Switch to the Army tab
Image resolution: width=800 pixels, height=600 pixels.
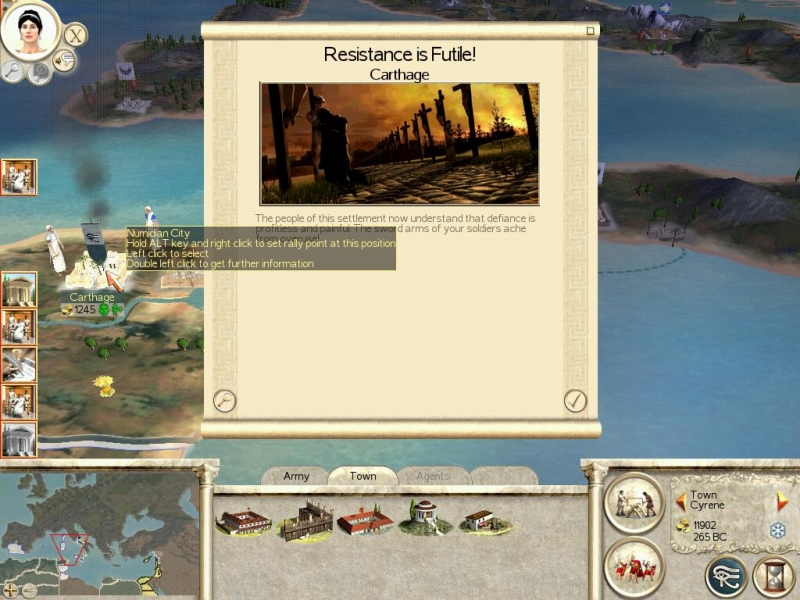(x=296, y=476)
